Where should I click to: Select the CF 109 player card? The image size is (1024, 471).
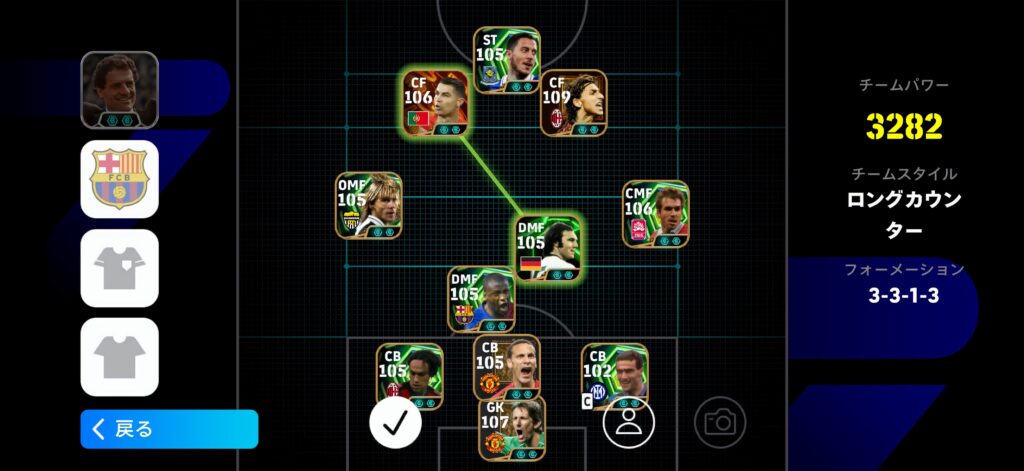(x=574, y=103)
